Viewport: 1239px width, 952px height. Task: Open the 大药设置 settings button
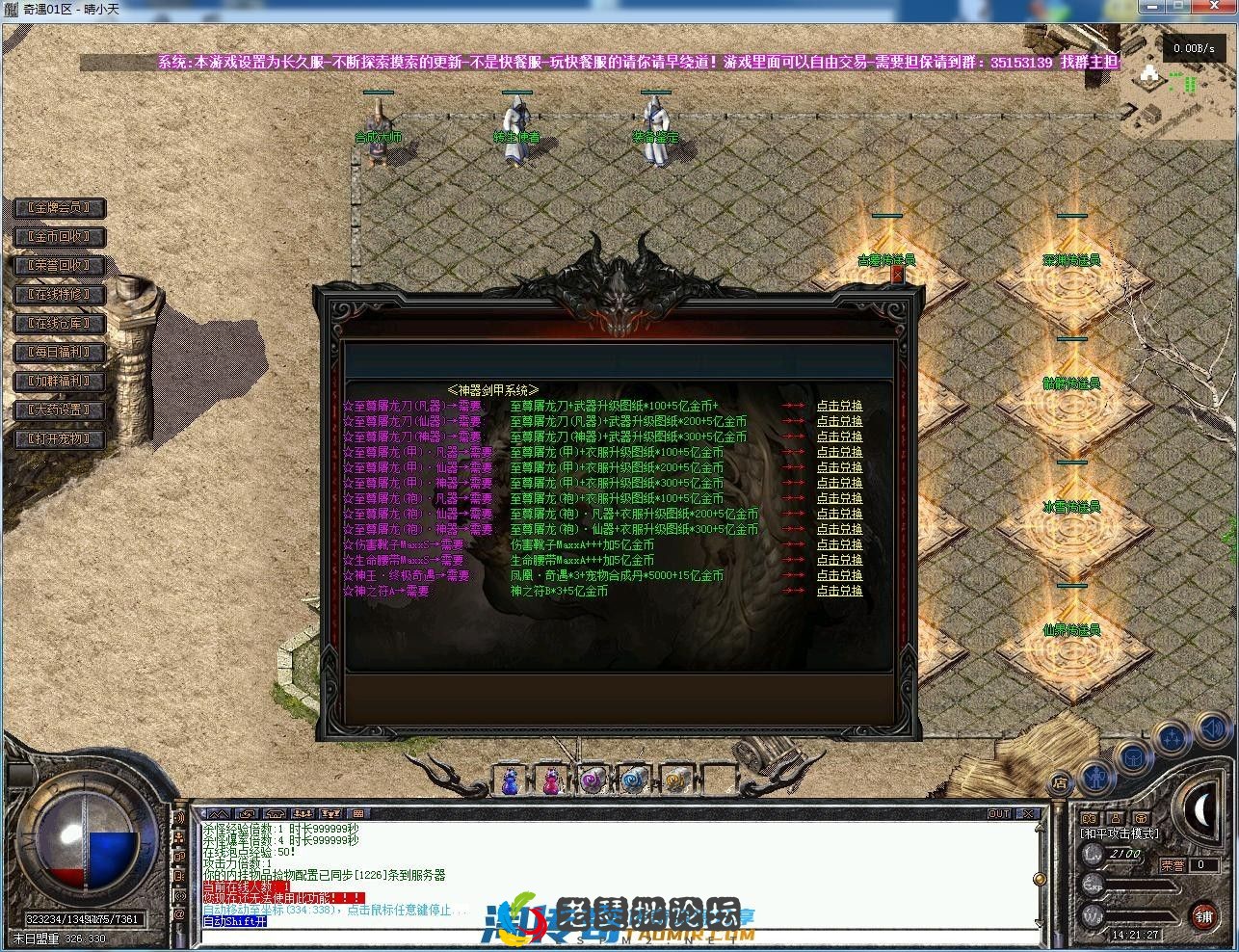[x=58, y=410]
